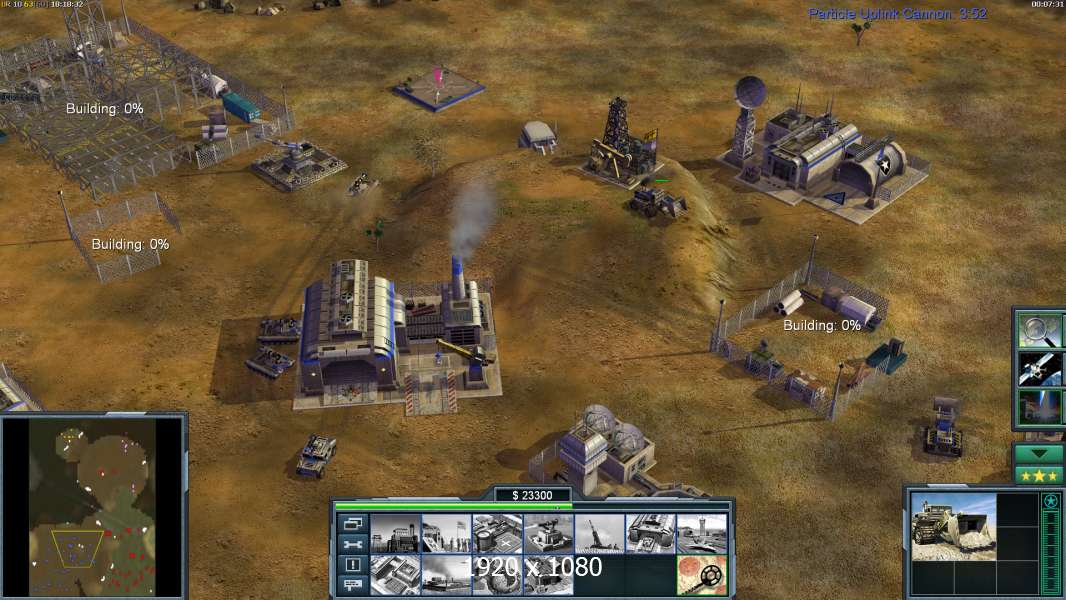Click the star rank icon beside portrait
The width and height of the screenshot is (1066, 600).
[1050, 502]
